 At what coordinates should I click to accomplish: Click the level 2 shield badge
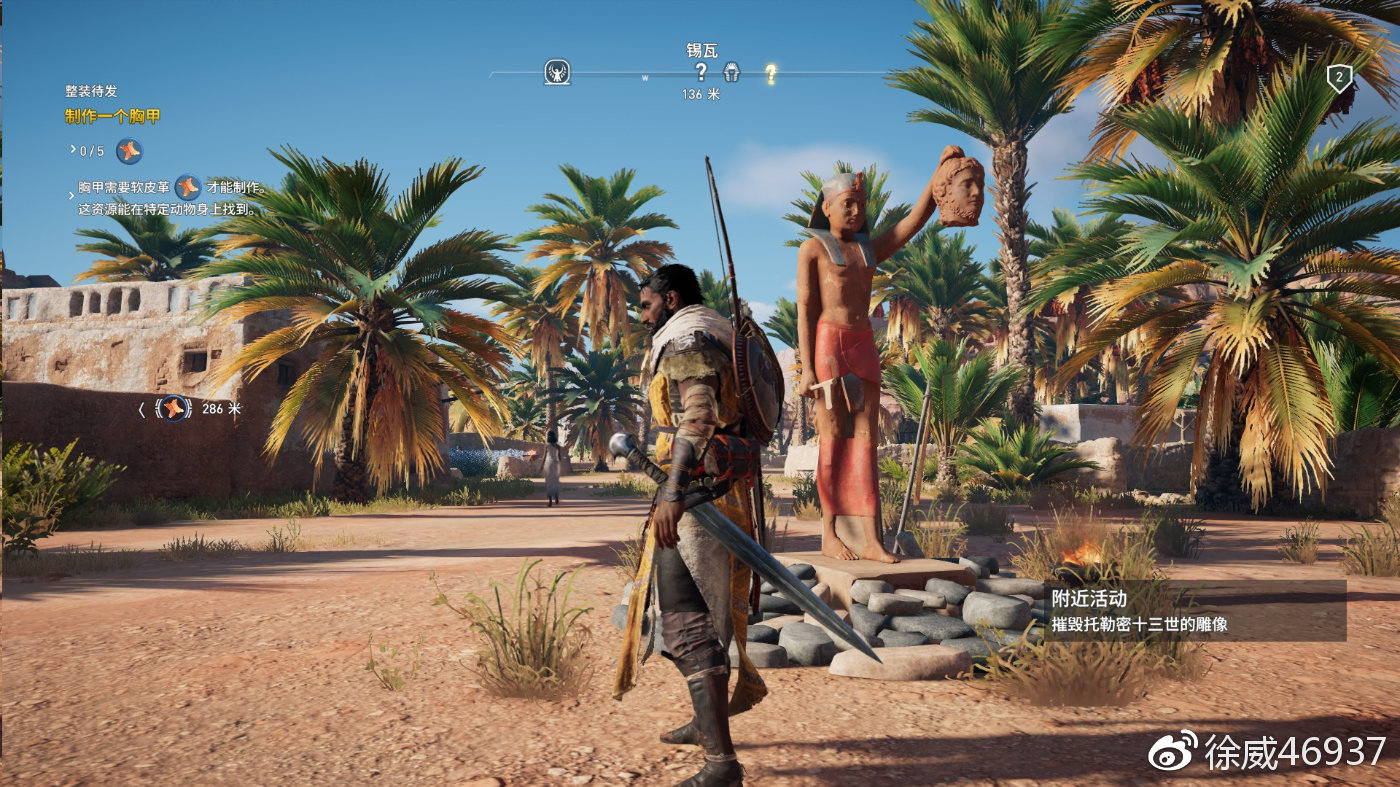coord(1339,79)
